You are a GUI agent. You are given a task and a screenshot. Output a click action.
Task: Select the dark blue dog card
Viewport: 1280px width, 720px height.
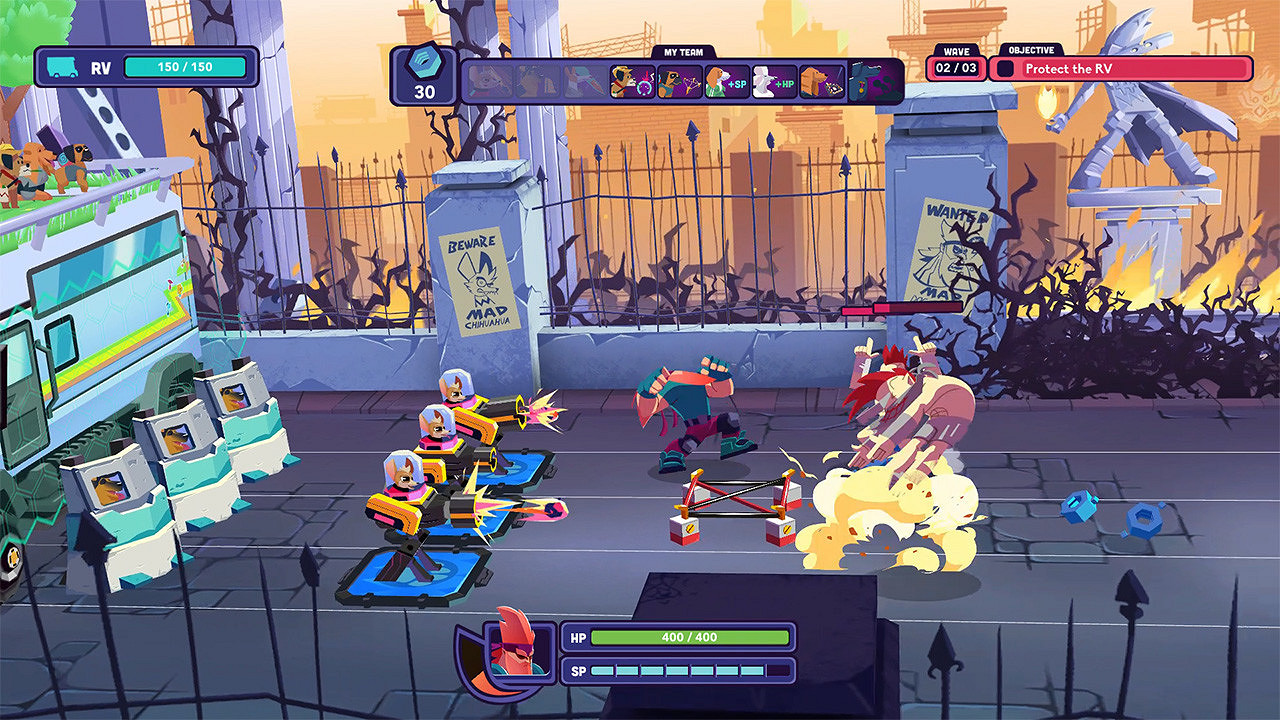coord(872,81)
